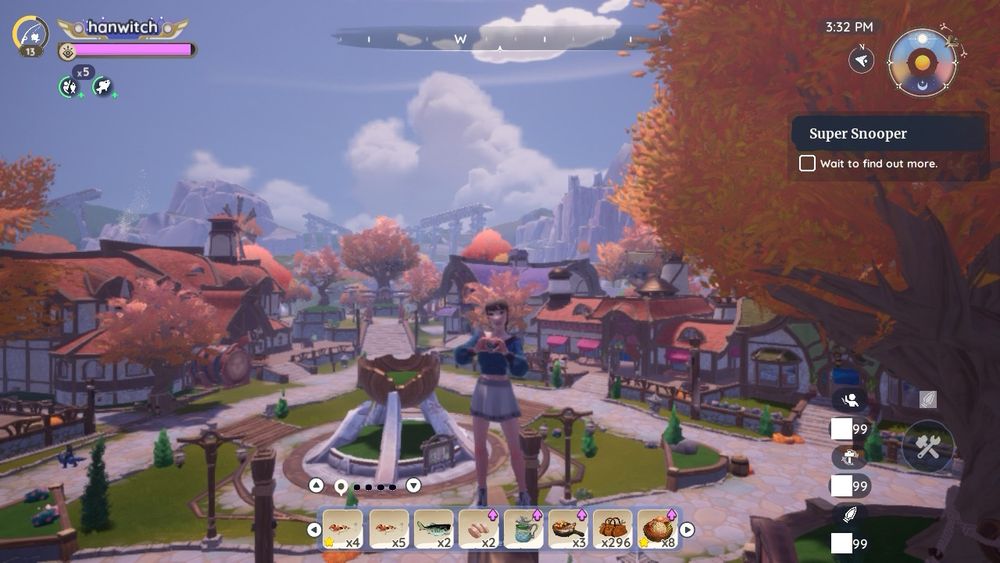Inspect the single fish buff icon
The image size is (1000, 563).
(x=102, y=87)
